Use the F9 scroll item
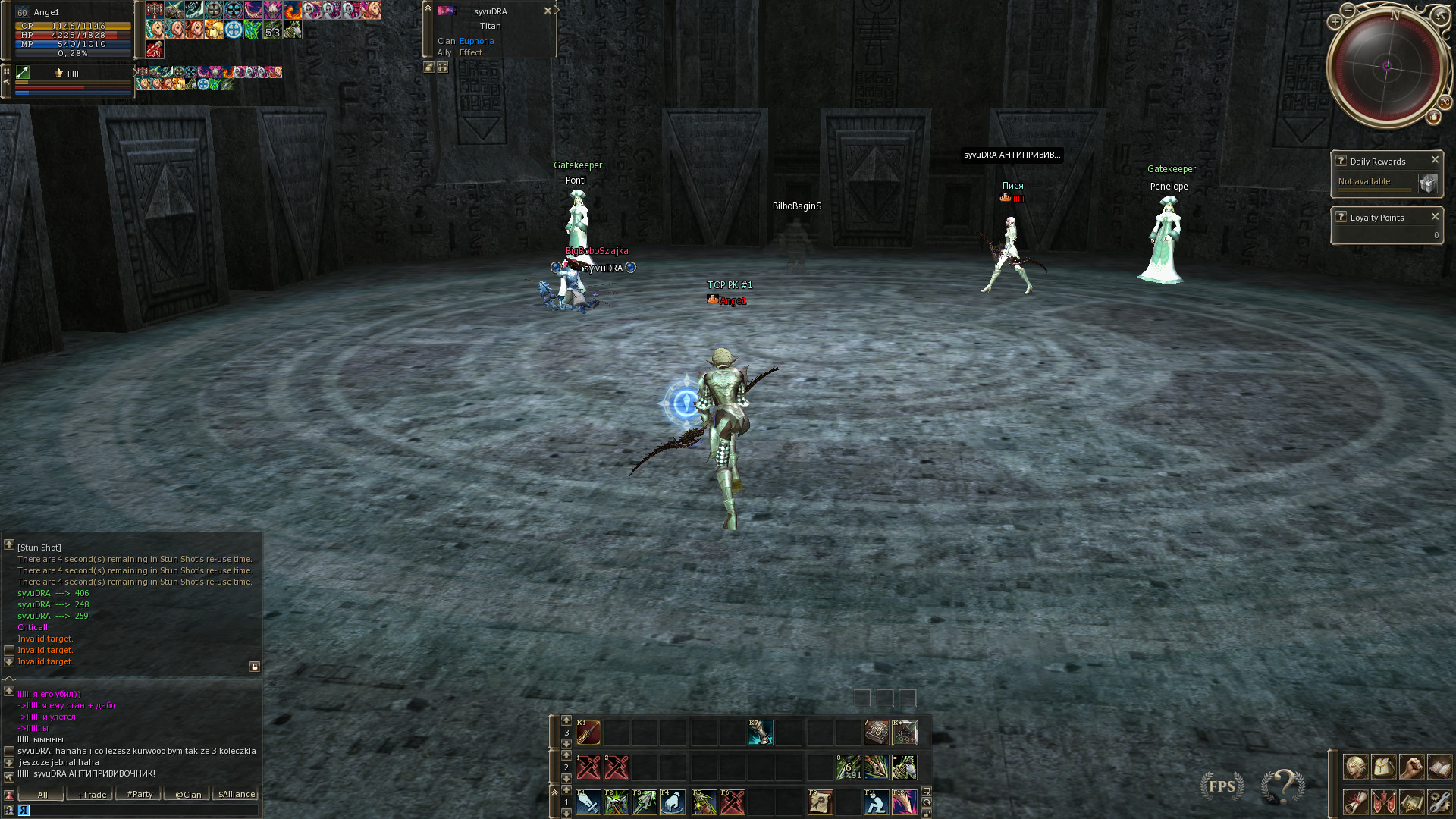1456x819 pixels. (x=820, y=802)
